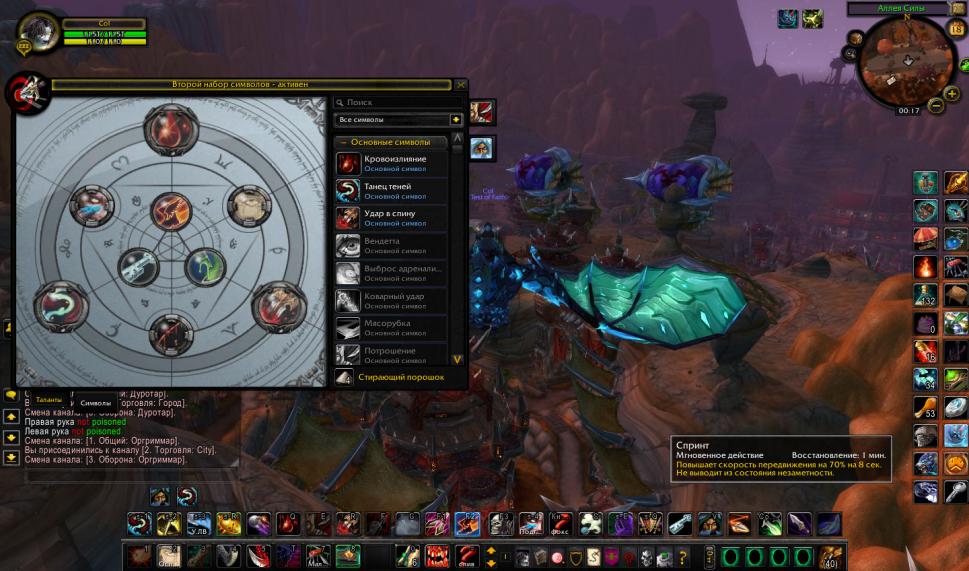Switch to the Символы tab
Image resolution: width=969 pixels, height=571 pixels.
coord(95,402)
